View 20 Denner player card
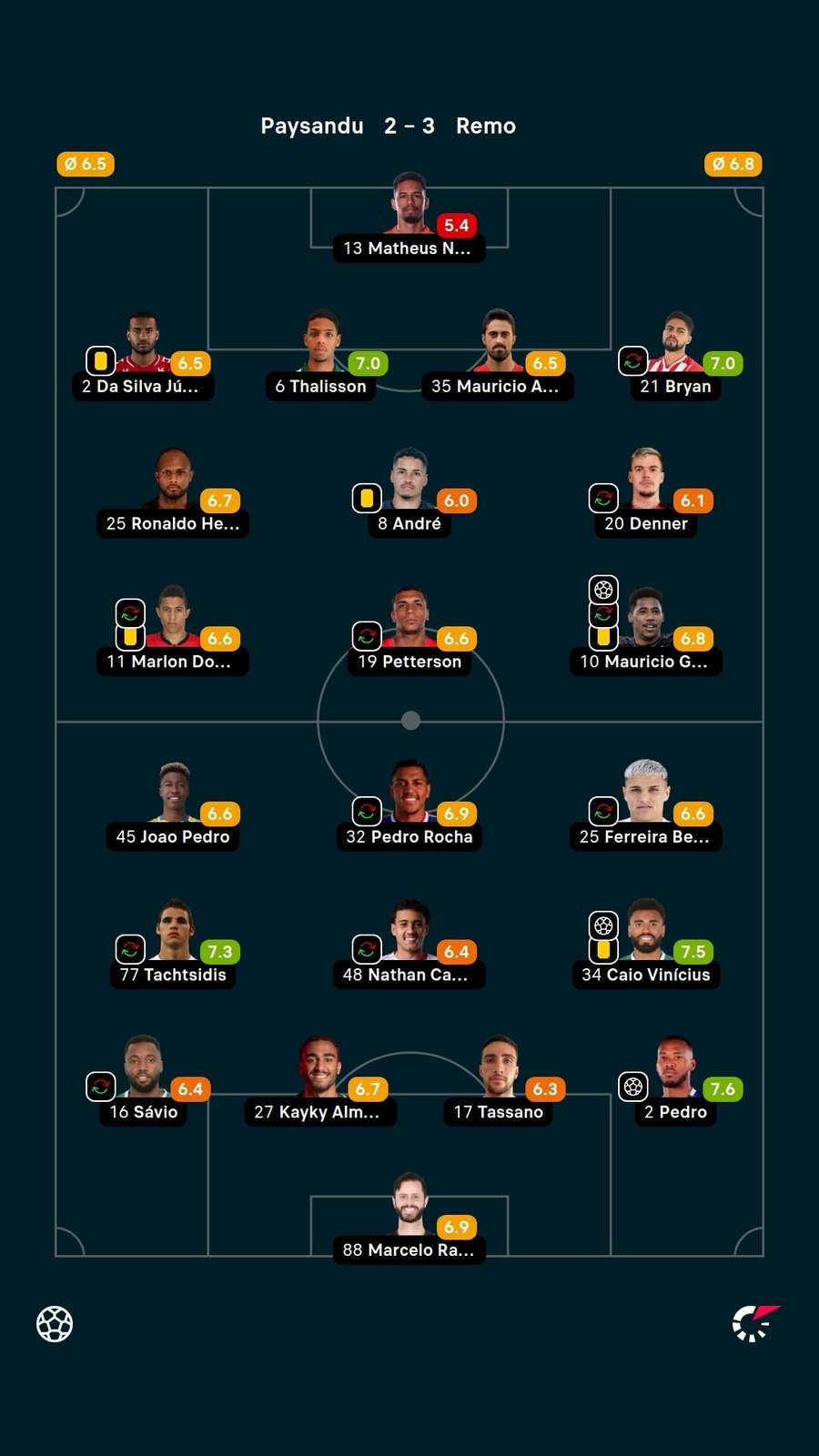This screenshot has height=1456, width=819. 646,494
